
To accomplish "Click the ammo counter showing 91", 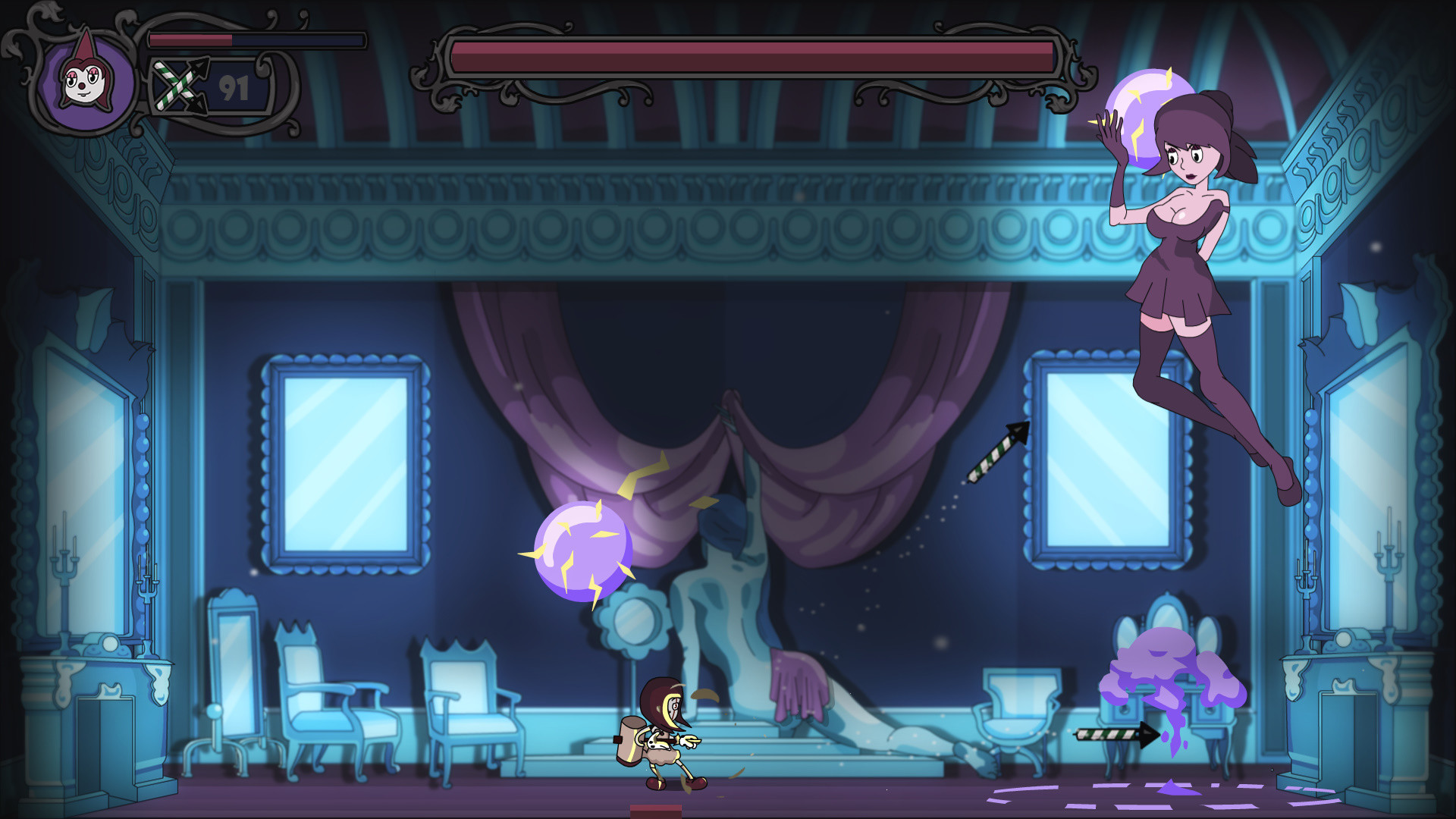I will click(232, 89).
